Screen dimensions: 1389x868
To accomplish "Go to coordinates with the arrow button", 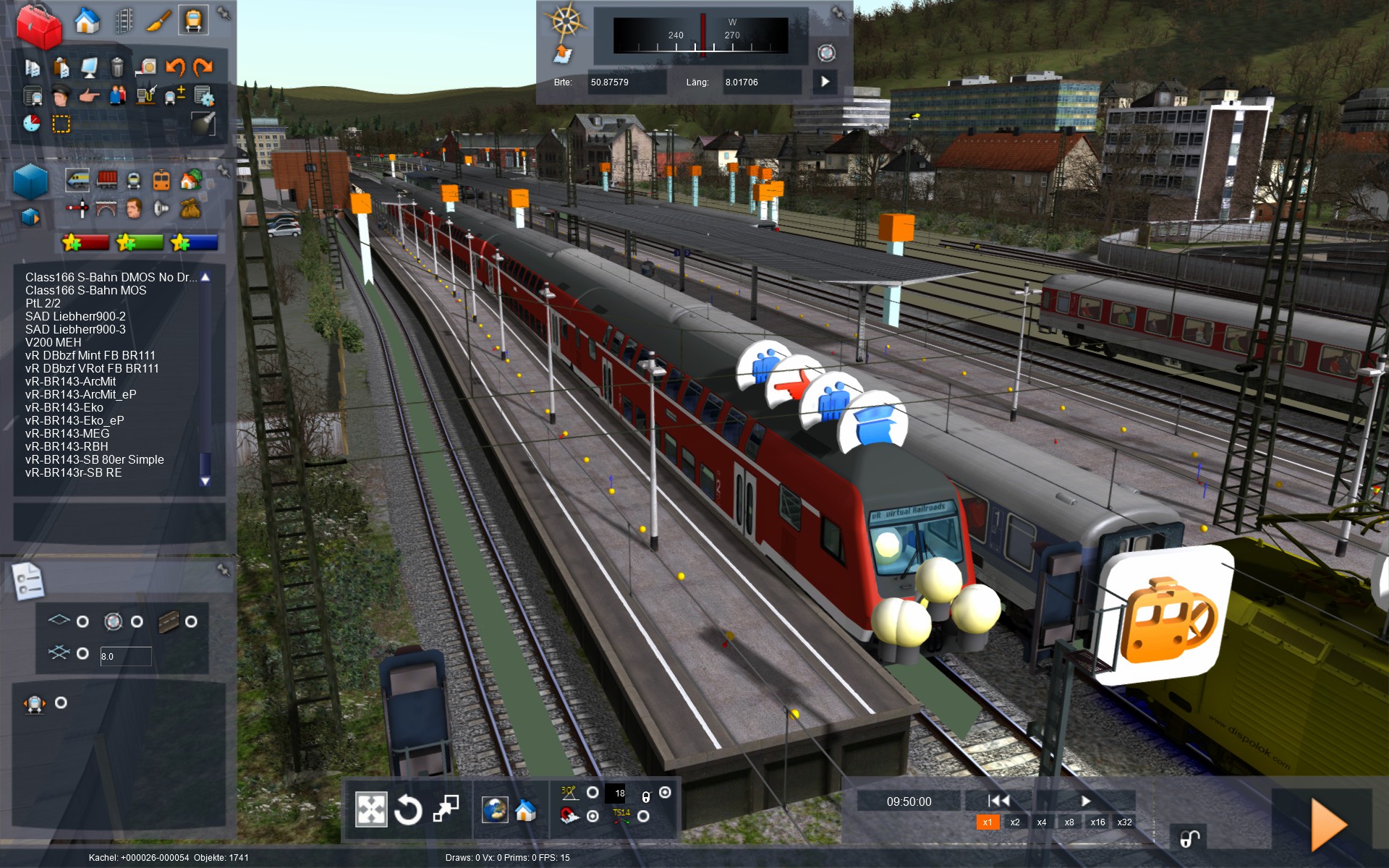I will (x=825, y=82).
